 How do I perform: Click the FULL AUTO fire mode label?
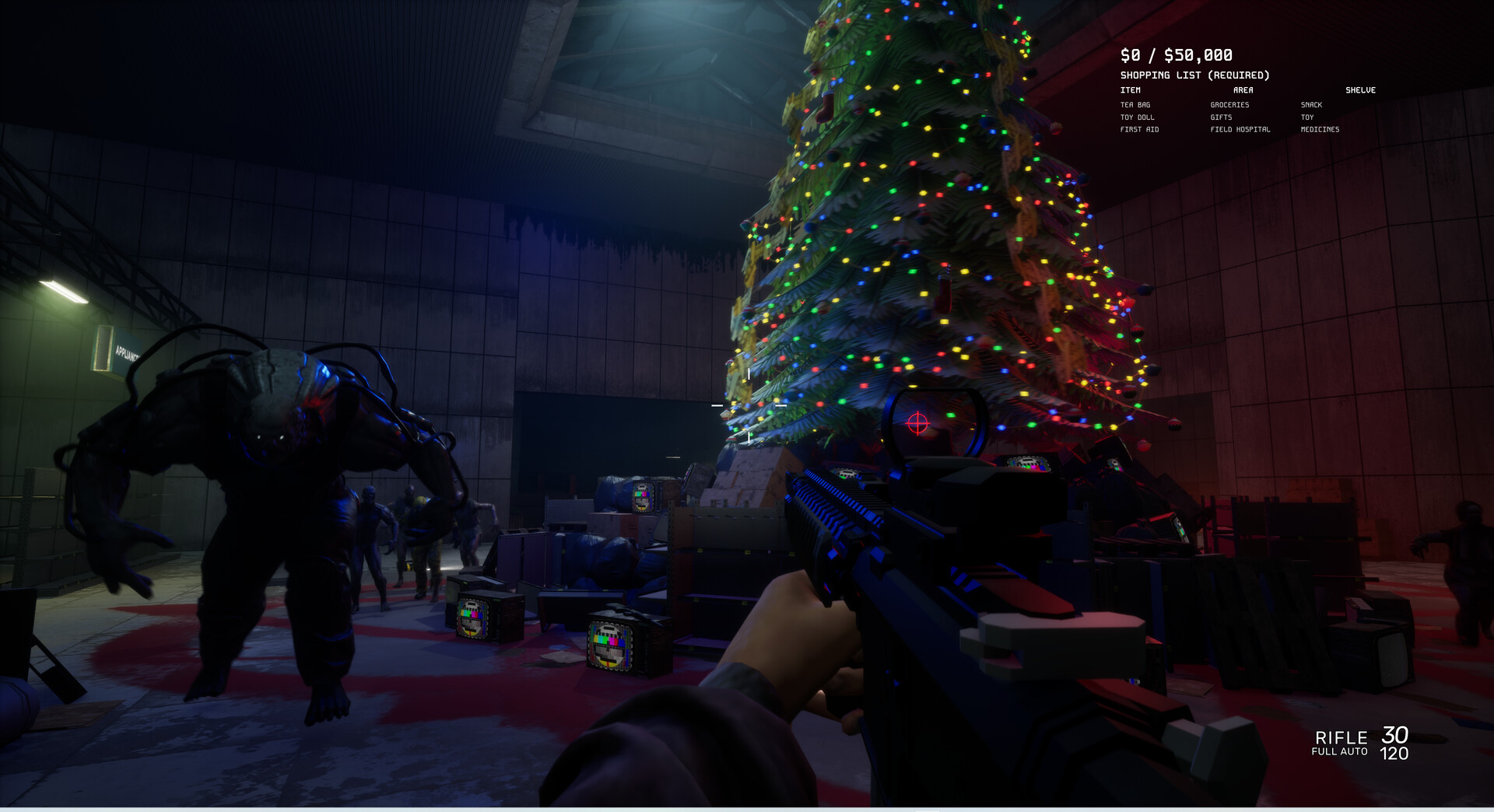click(1341, 751)
